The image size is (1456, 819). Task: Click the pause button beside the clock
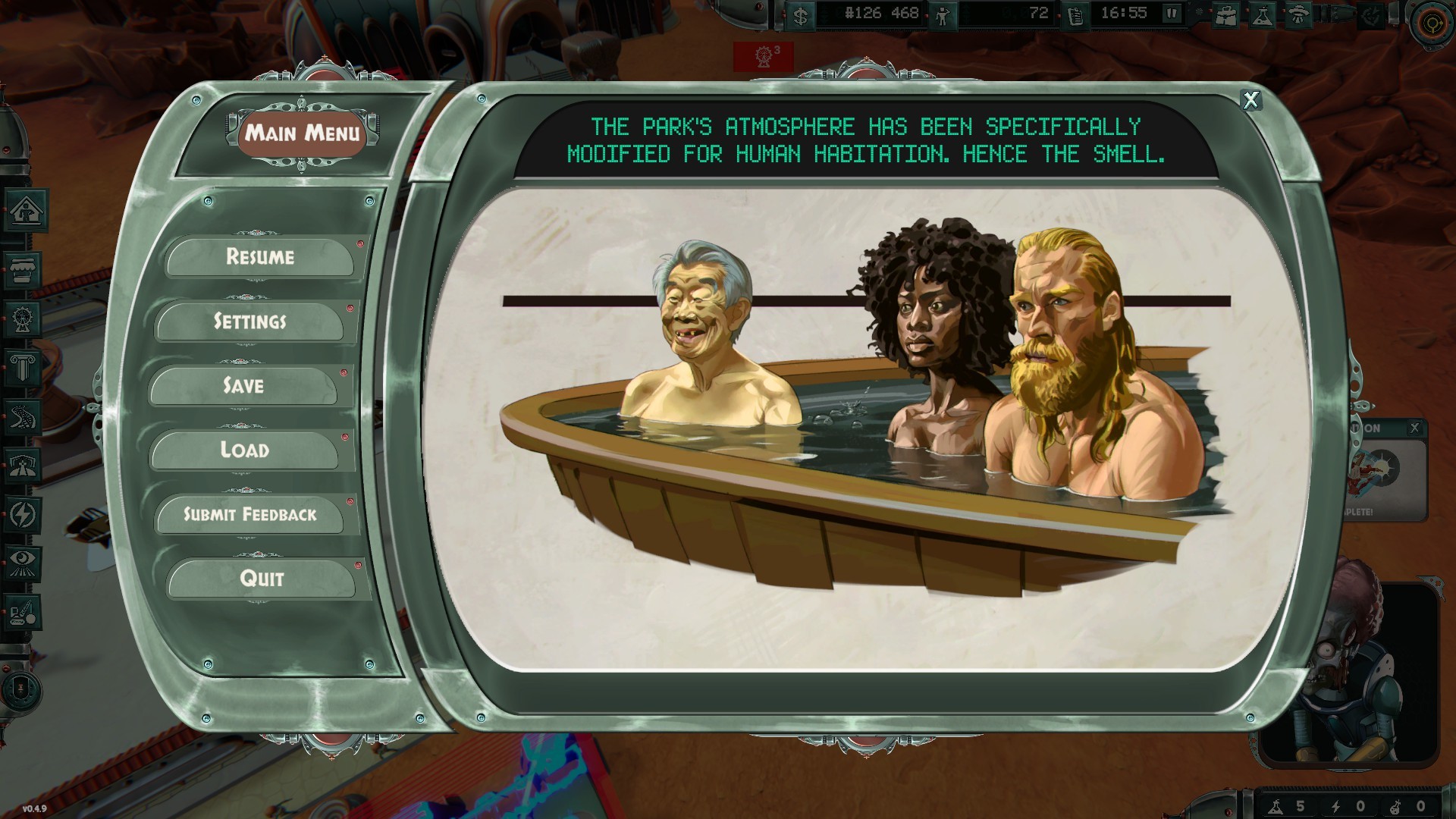click(x=1172, y=14)
